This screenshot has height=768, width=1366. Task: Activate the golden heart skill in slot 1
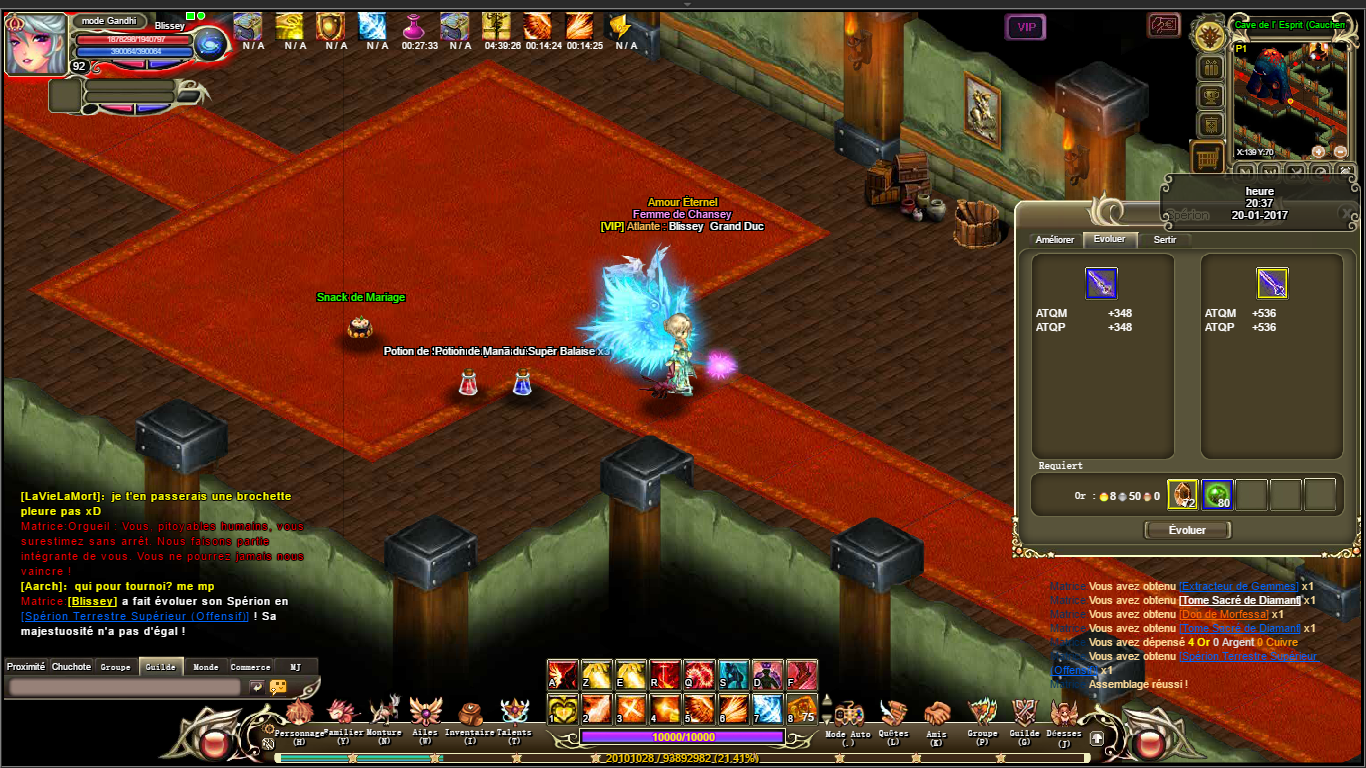click(563, 709)
